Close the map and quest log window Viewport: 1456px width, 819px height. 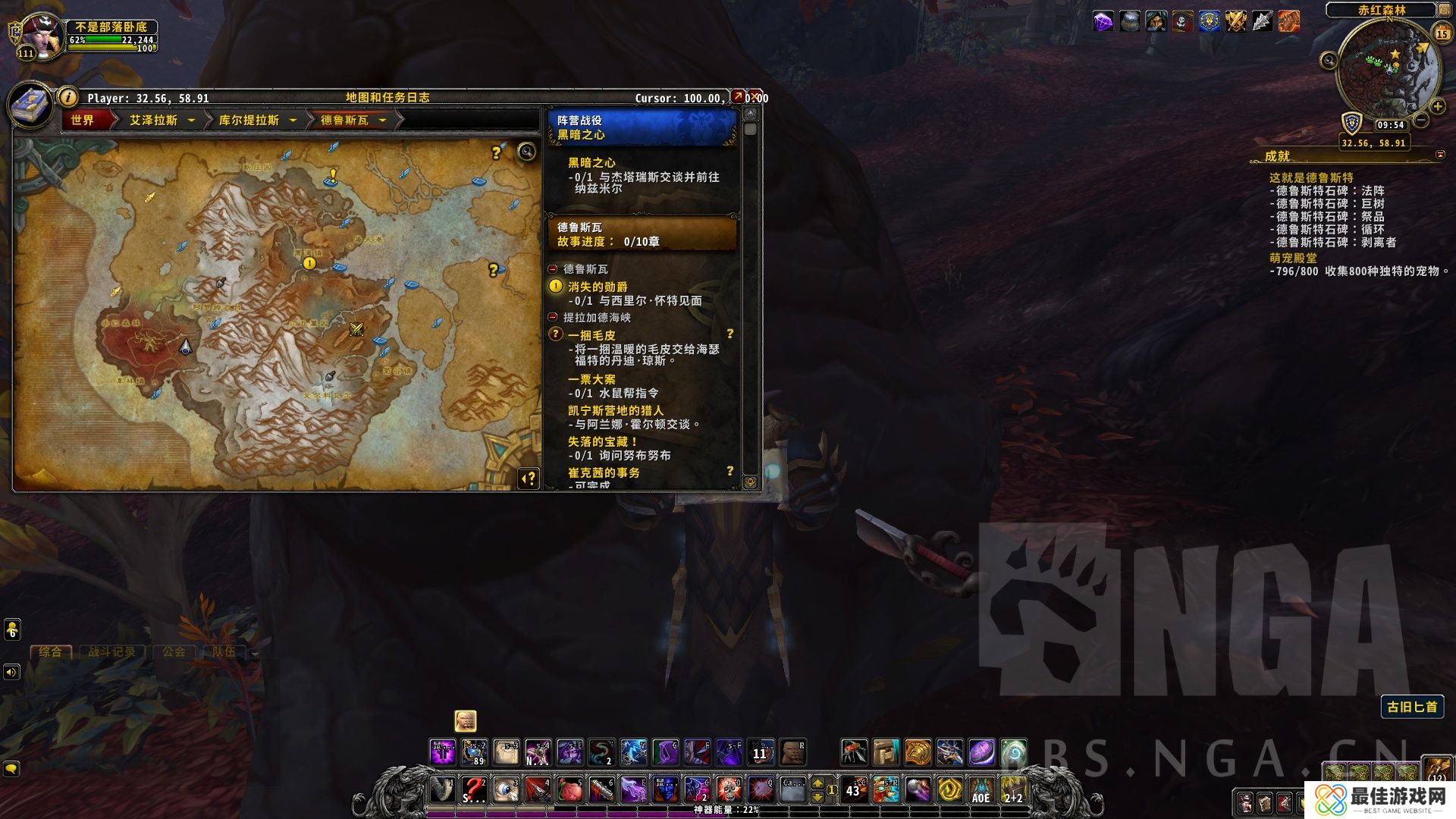755,97
